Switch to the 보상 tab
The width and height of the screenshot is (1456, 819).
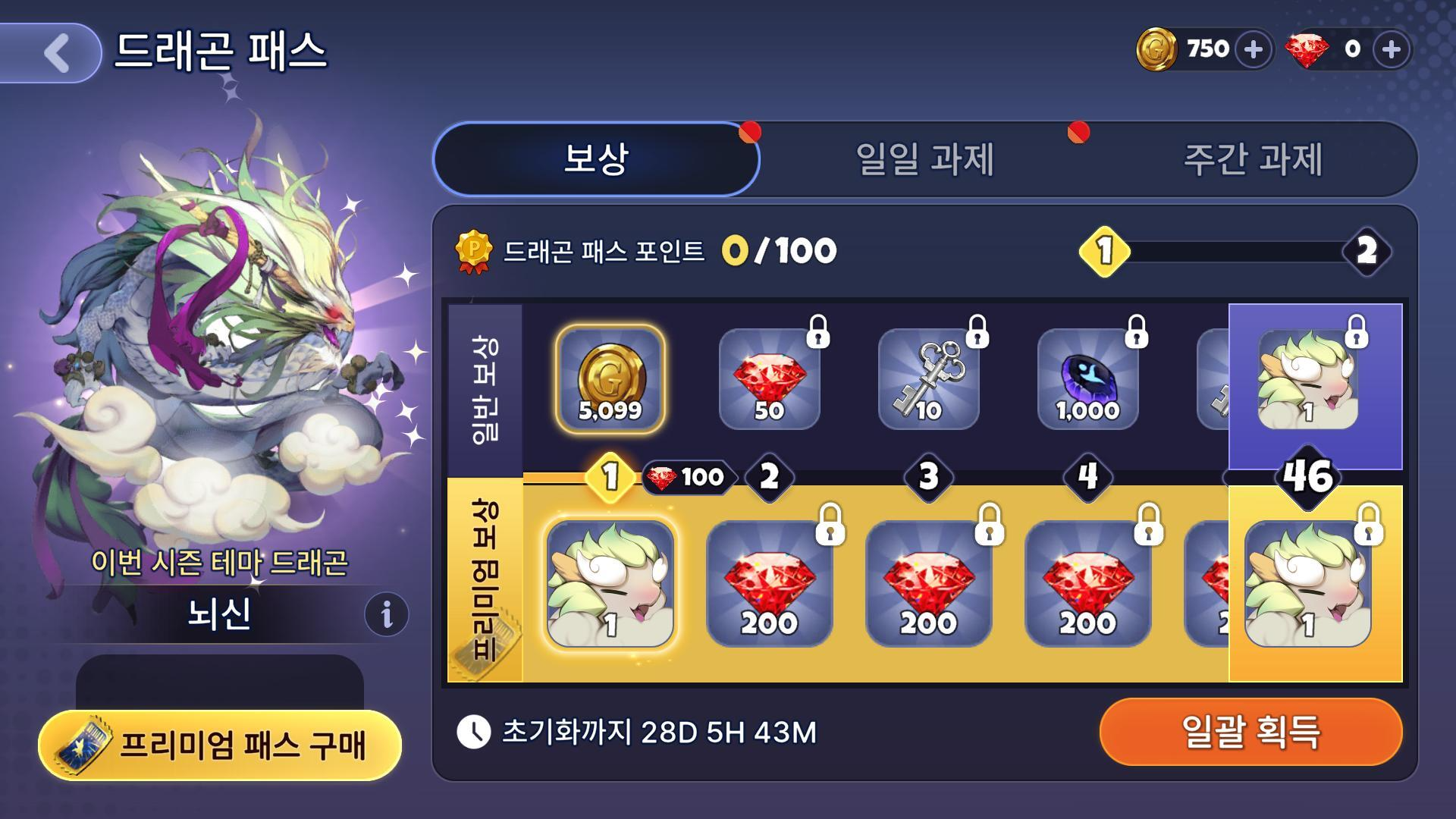pos(596,159)
